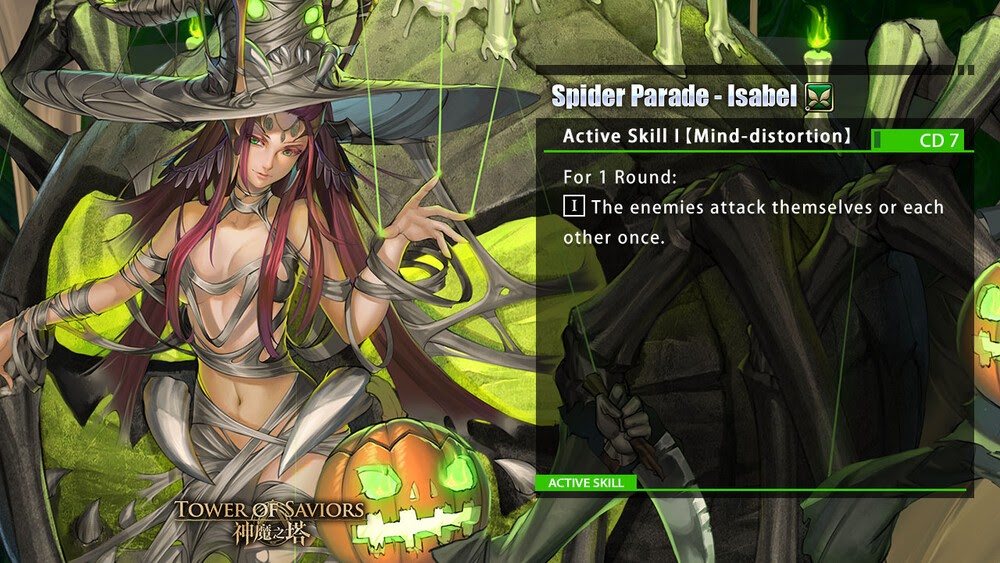Click the green icon beside Isabel's name

point(819,97)
